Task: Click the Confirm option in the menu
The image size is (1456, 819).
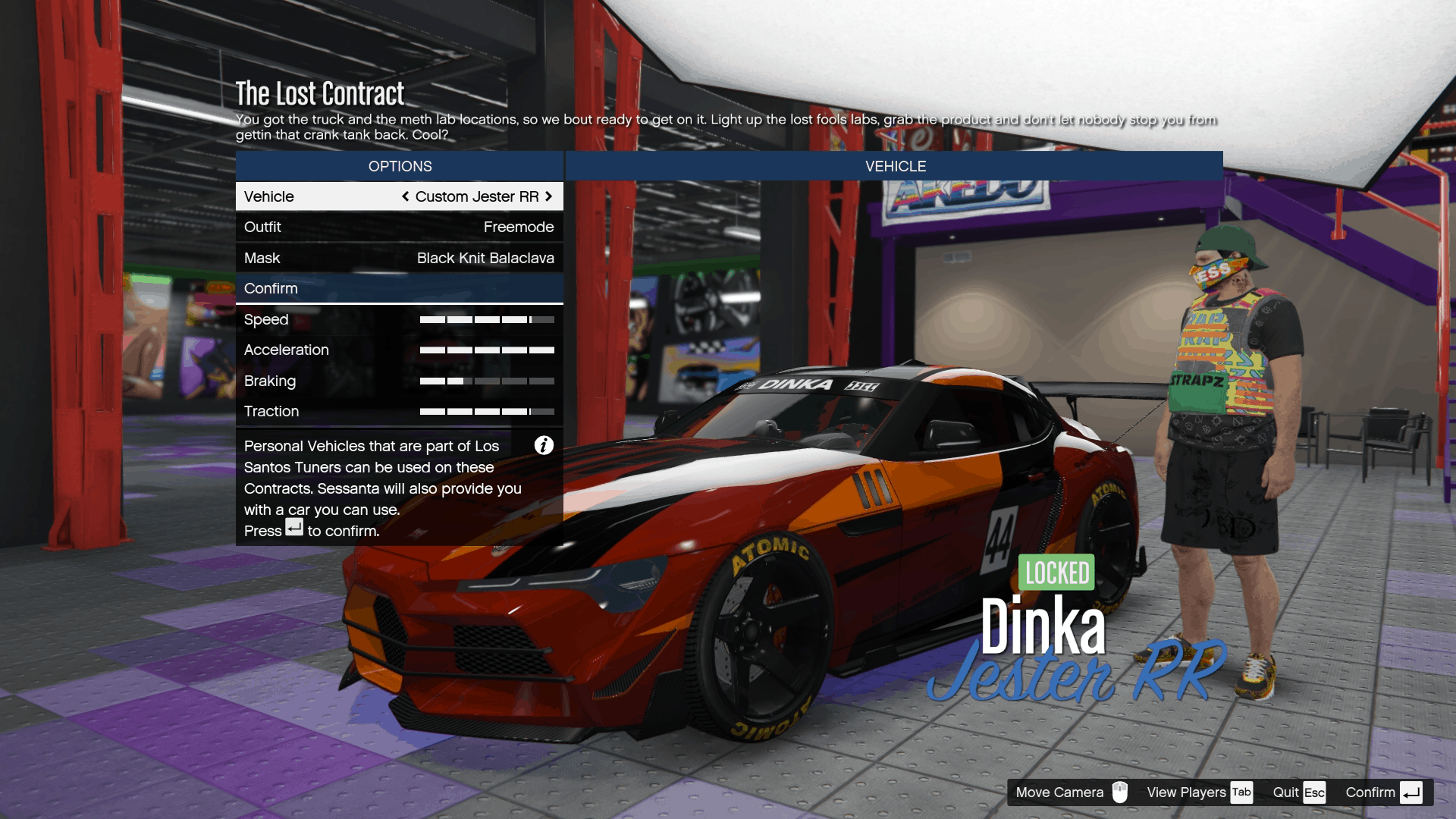Action: (400, 288)
